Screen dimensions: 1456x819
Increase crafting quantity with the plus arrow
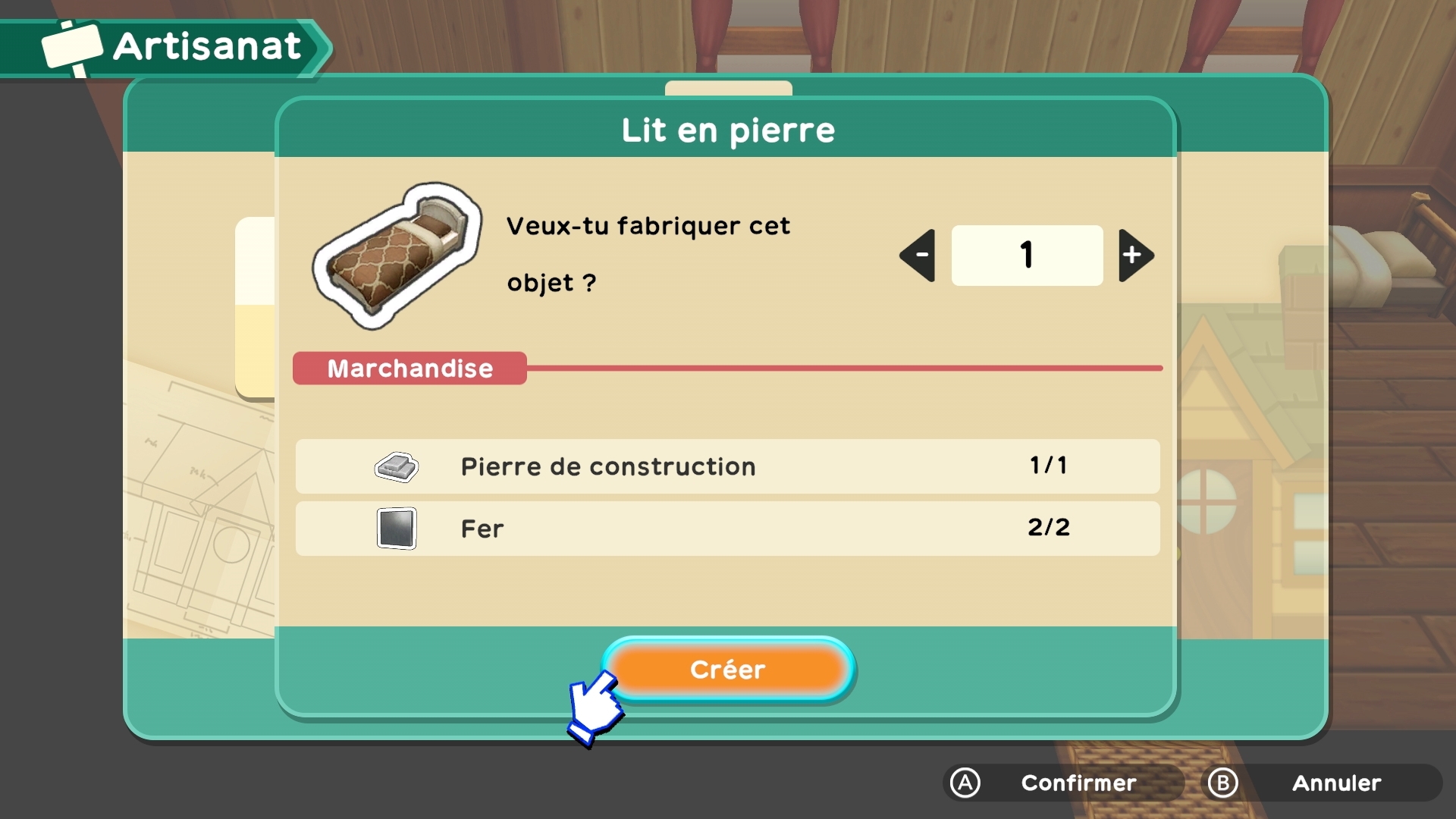click(1135, 256)
